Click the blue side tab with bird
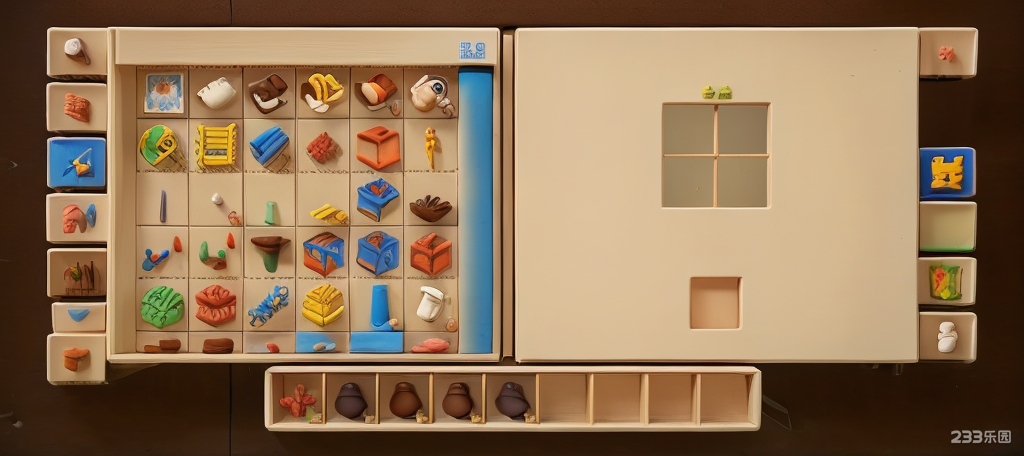1024x456 pixels. pyautogui.click(x=77, y=162)
